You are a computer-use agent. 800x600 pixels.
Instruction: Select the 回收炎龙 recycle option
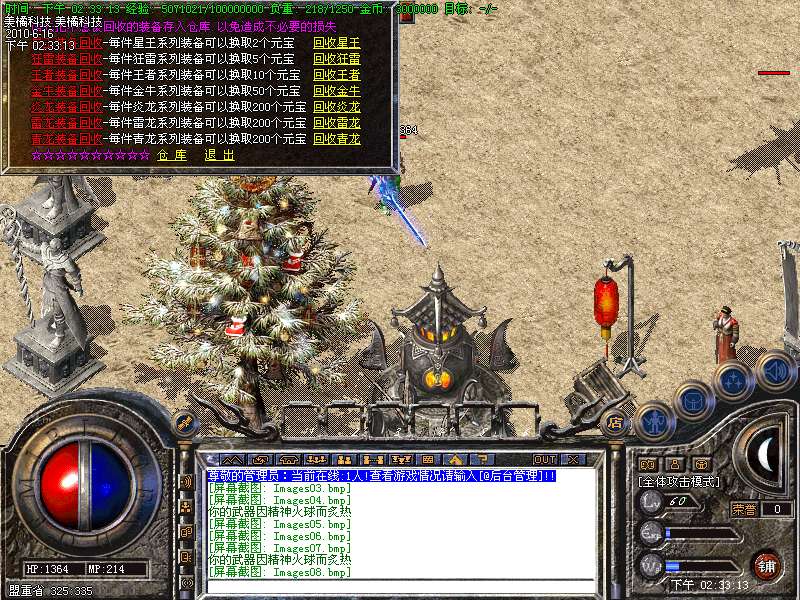[x=336, y=107]
